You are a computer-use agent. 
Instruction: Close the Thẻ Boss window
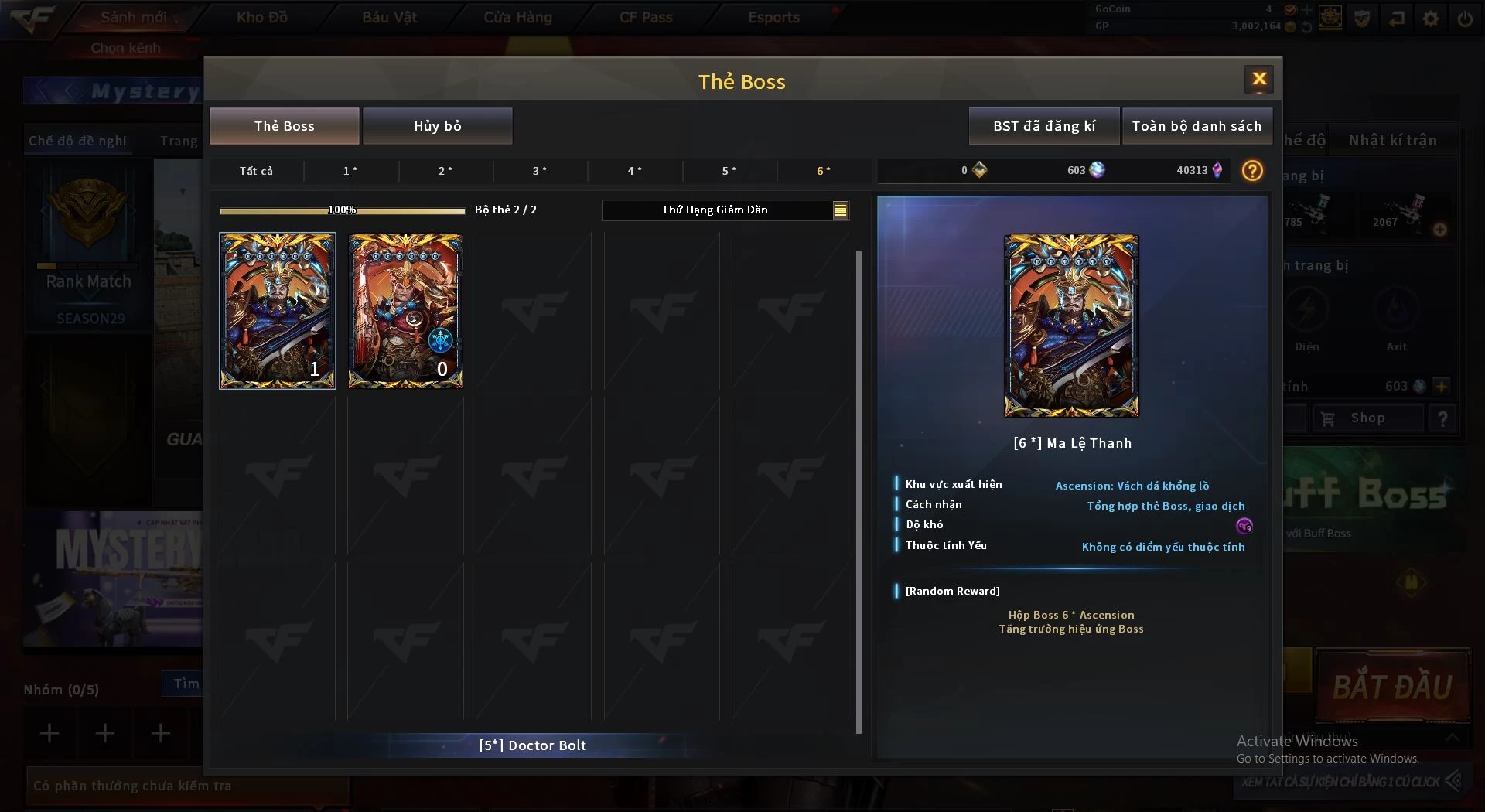[x=1258, y=79]
